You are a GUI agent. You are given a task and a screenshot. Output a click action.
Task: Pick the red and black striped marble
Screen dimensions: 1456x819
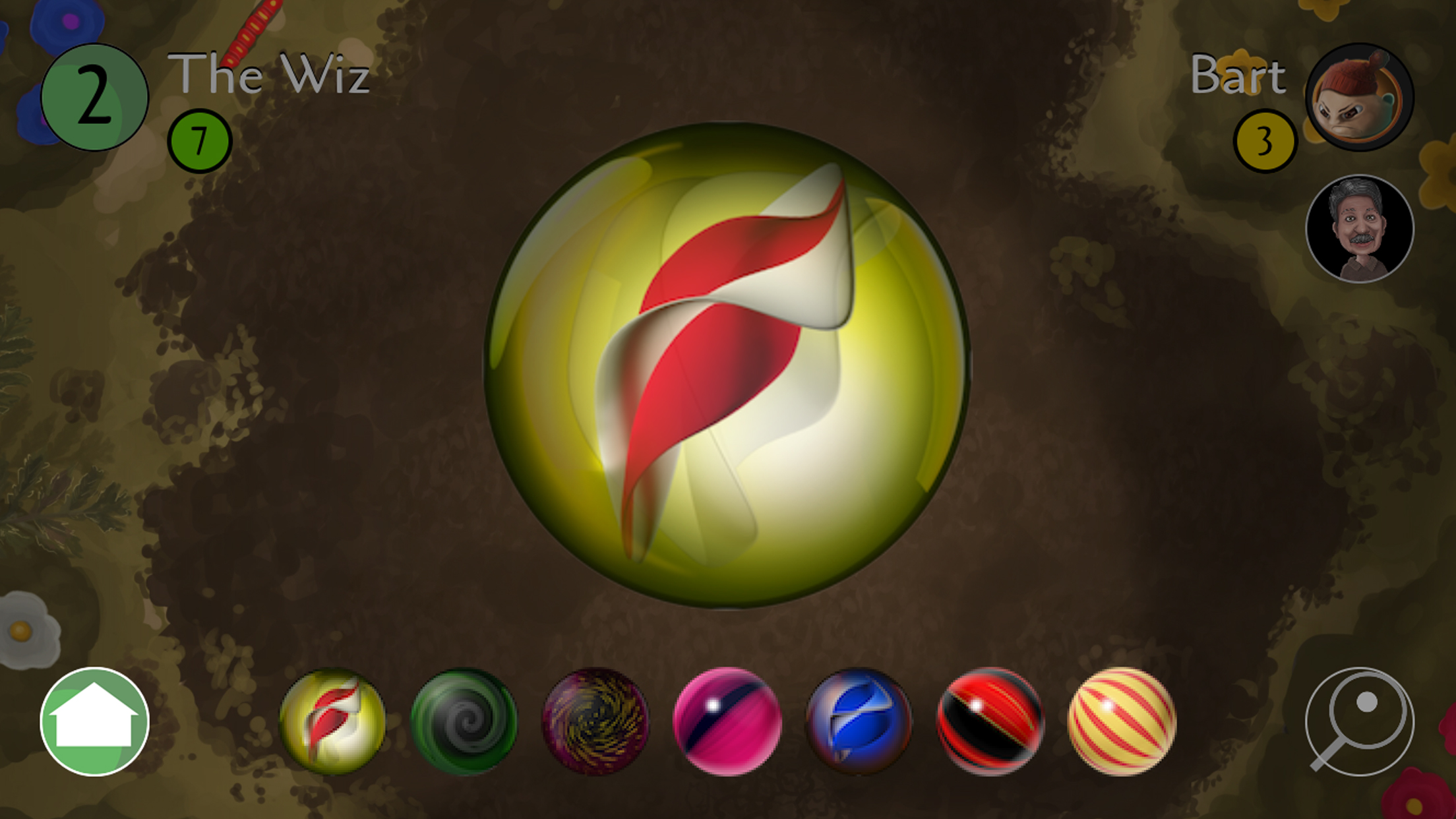(x=990, y=721)
